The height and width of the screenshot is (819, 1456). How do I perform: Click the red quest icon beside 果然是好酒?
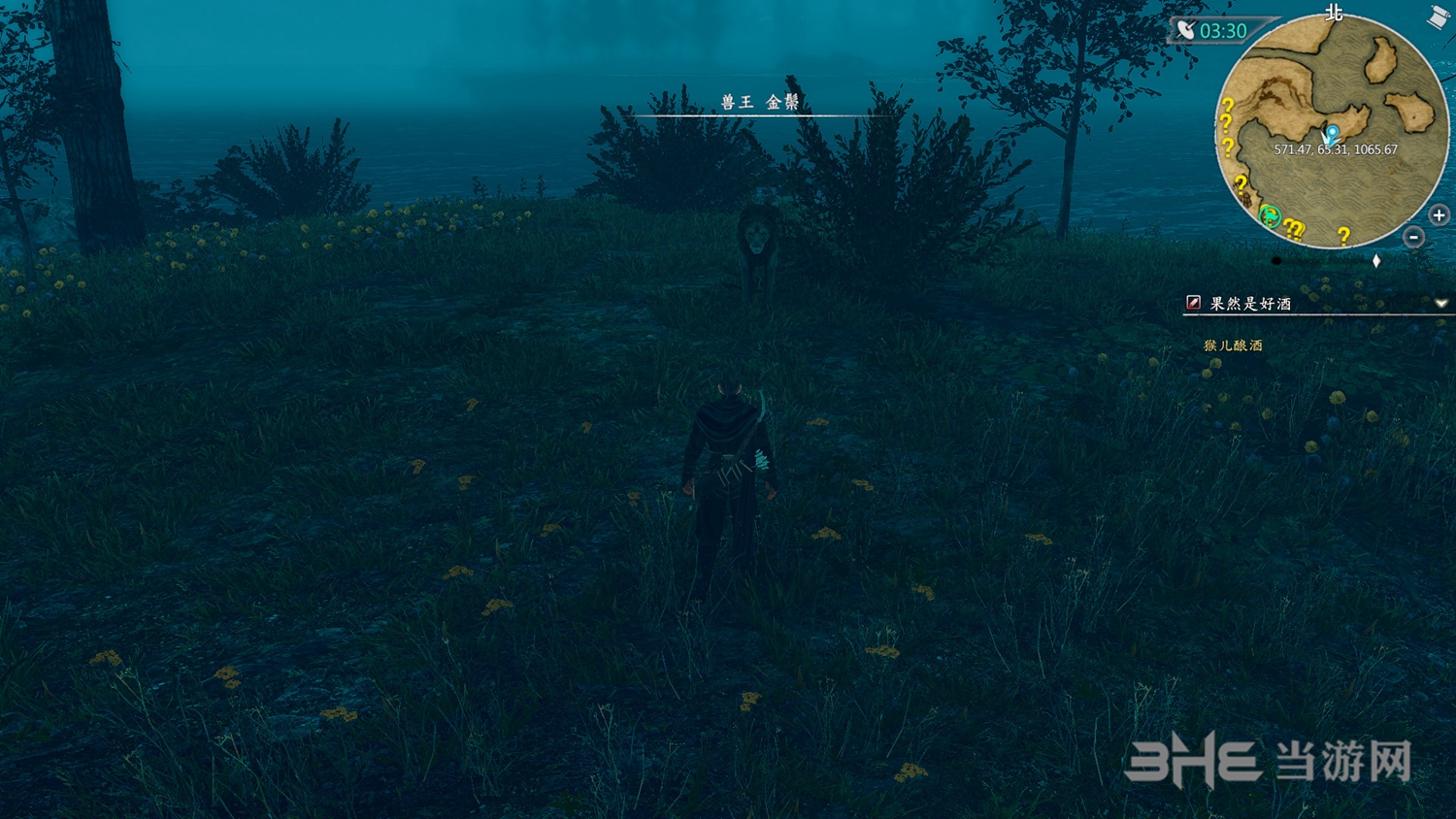[x=1193, y=303]
